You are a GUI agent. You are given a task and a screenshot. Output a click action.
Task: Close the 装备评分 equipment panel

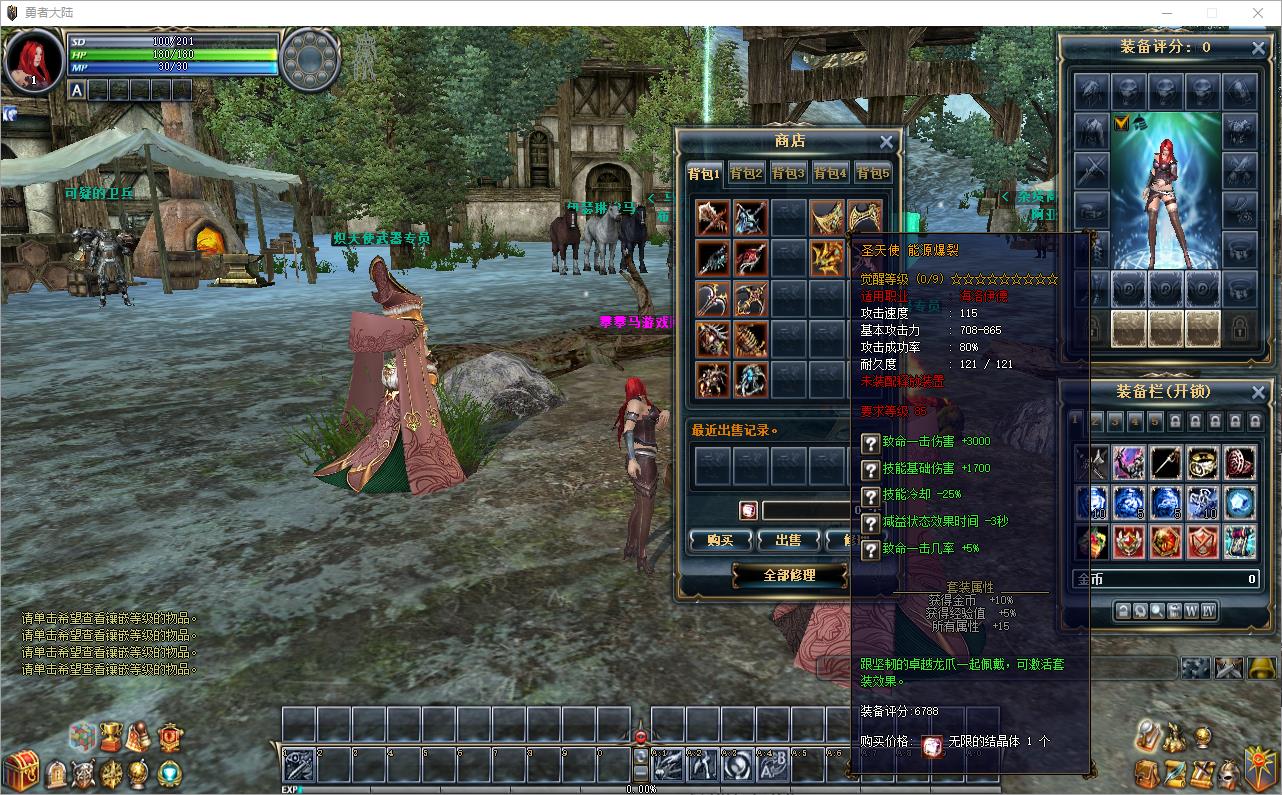(x=1258, y=48)
